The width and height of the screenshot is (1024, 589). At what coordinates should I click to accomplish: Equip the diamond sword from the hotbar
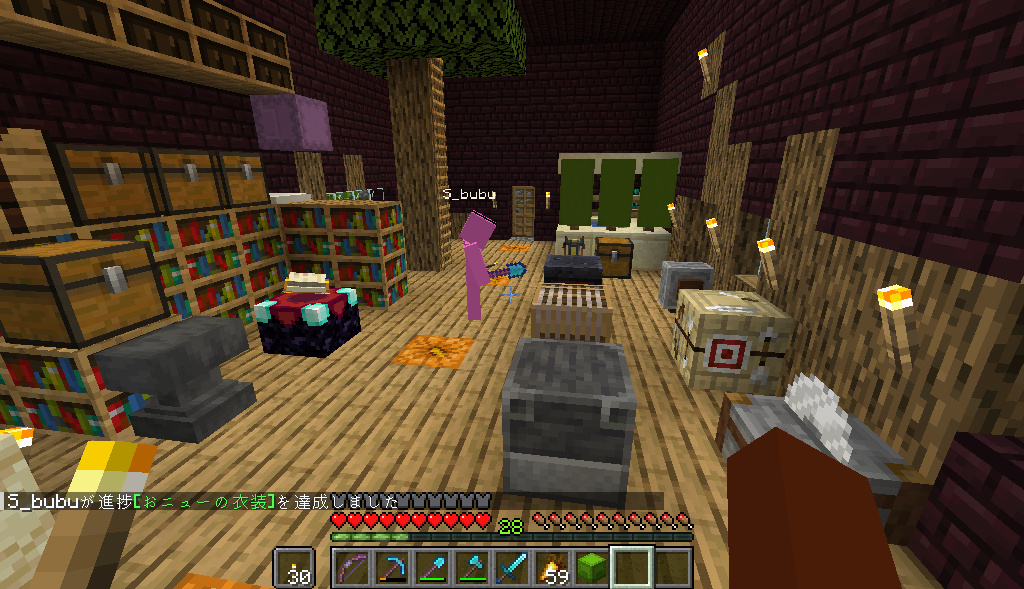[512, 568]
